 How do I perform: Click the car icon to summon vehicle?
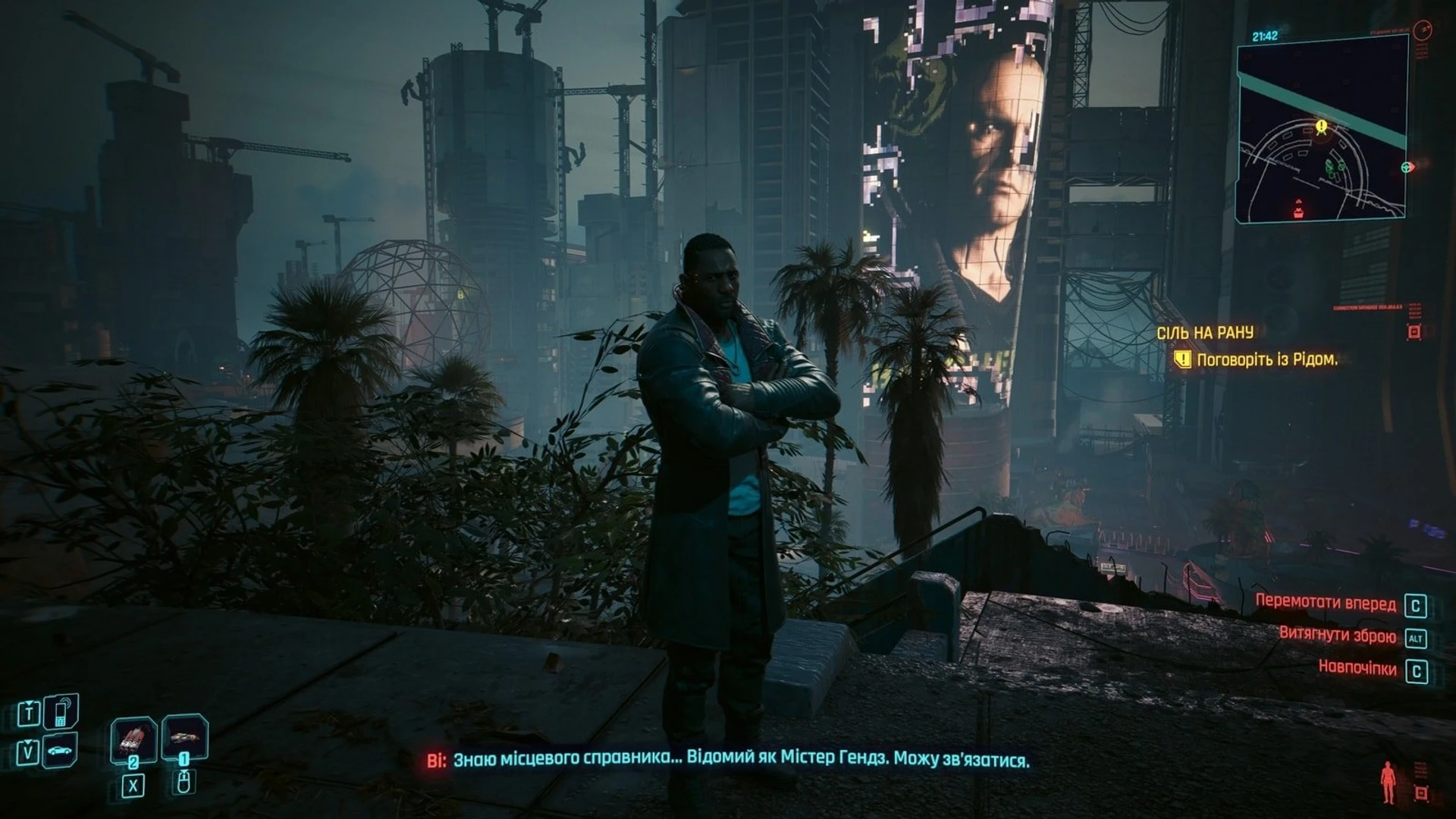pos(59,750)
